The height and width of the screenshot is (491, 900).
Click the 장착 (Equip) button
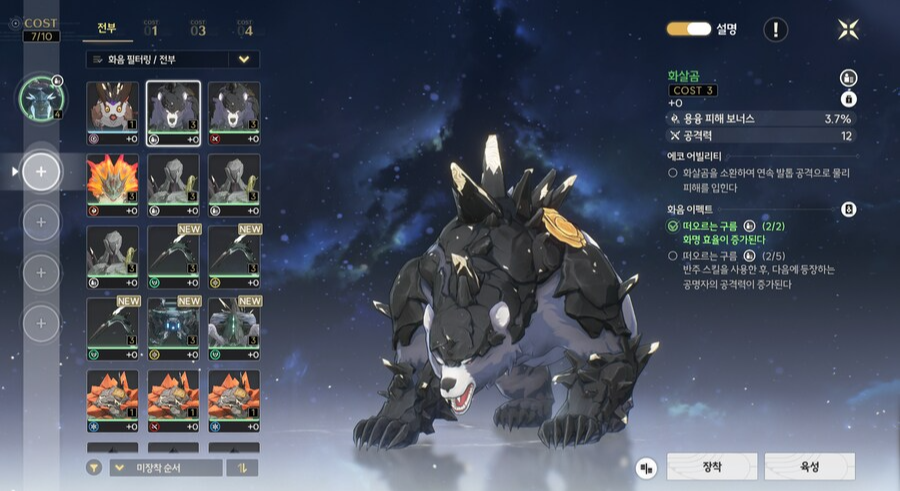[709, 466]
